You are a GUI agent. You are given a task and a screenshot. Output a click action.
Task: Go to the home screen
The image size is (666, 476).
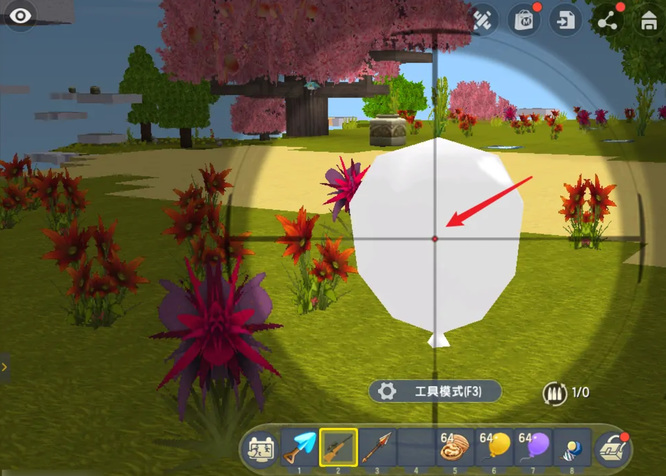(648, 19)
